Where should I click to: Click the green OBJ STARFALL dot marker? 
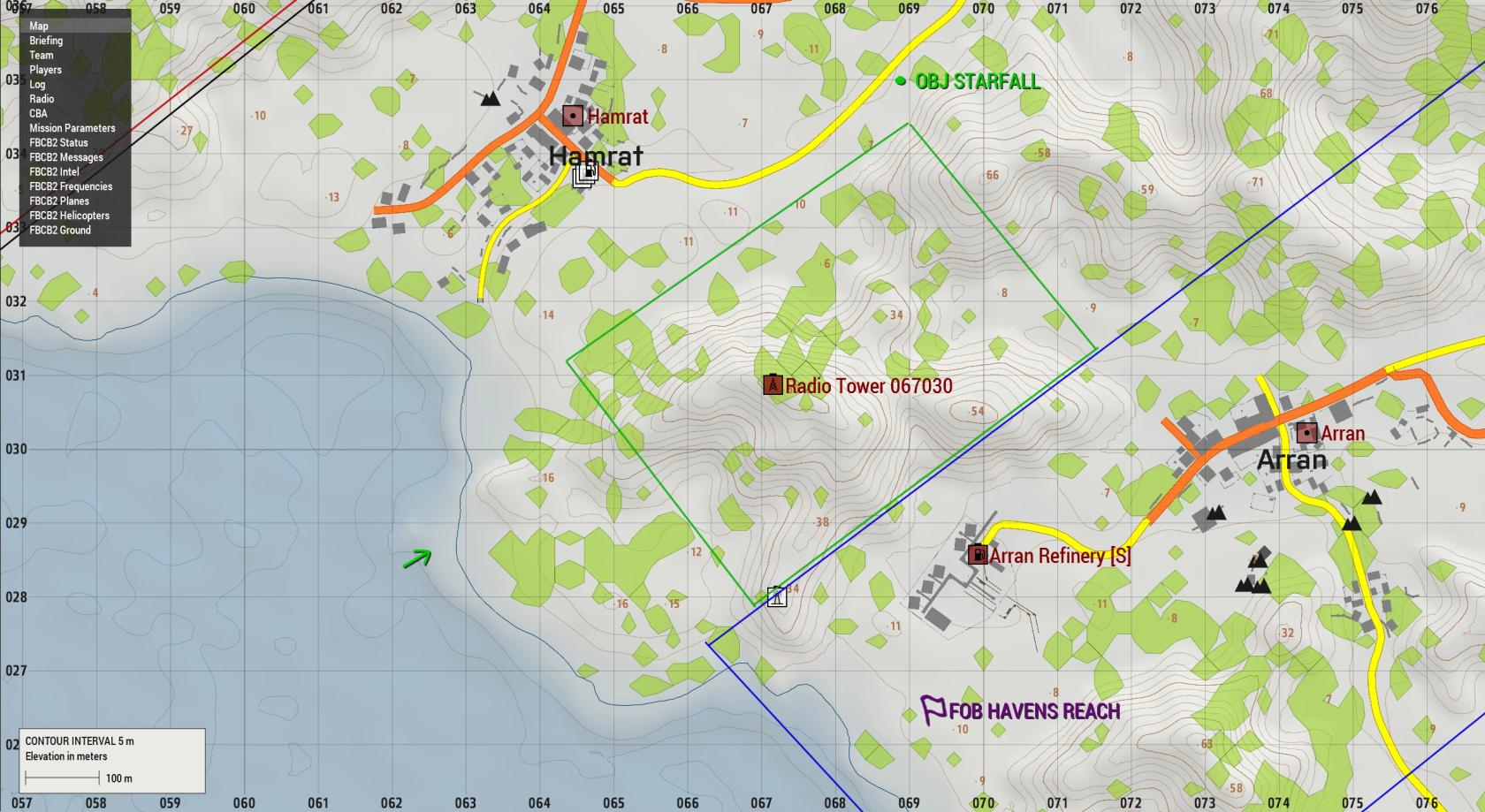[899, 81]
